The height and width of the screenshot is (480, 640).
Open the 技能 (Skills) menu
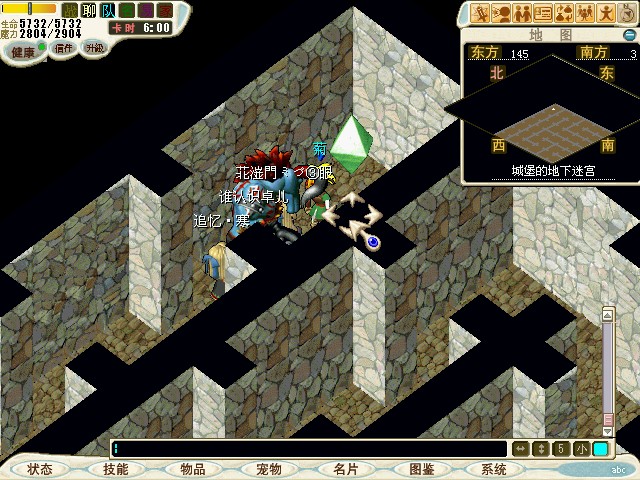tap(116, 468)
